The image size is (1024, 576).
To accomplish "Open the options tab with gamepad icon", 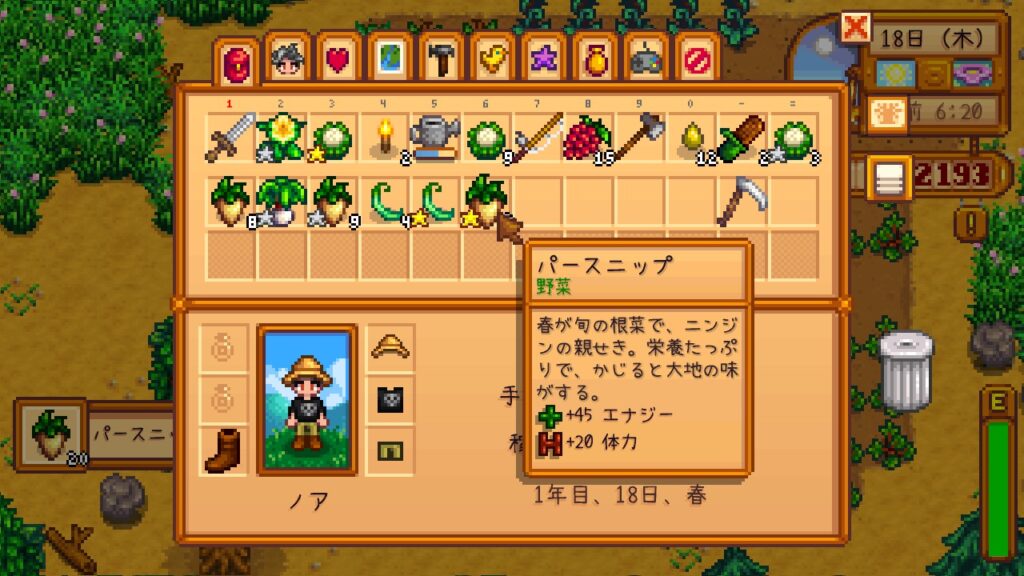I will (645, 61).
